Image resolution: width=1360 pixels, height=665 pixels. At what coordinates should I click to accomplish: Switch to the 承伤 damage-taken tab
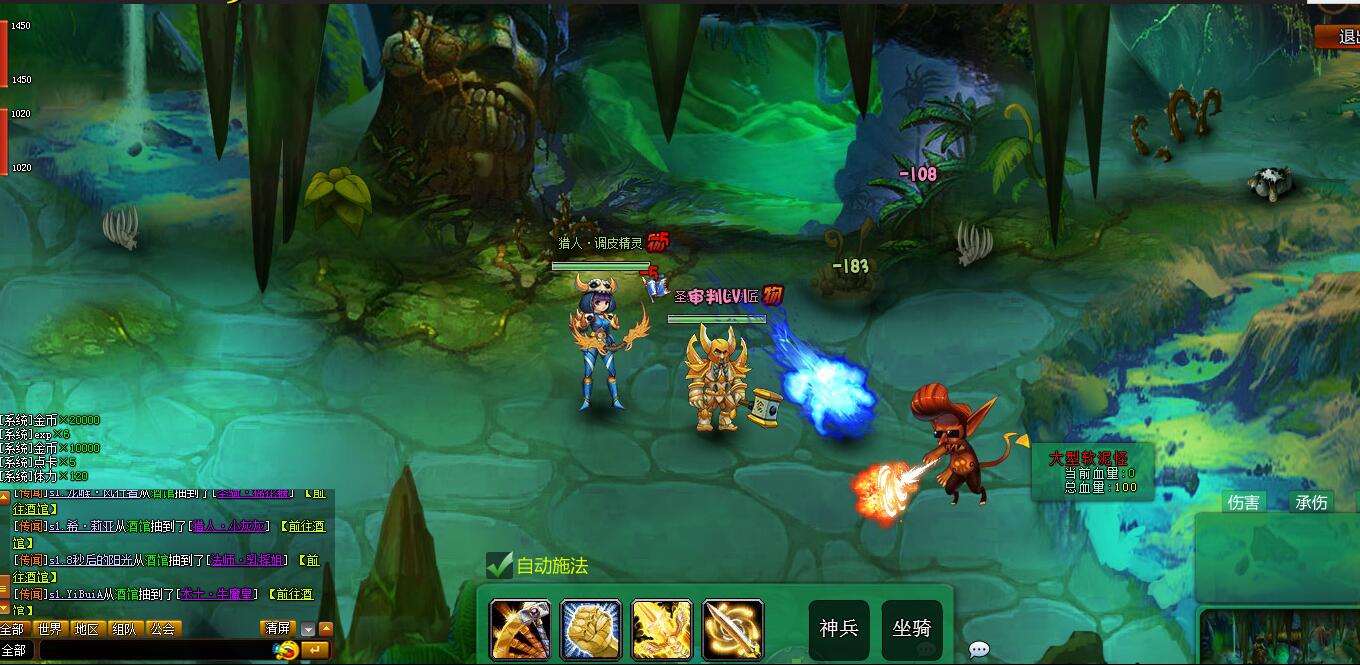[1311, 502]
